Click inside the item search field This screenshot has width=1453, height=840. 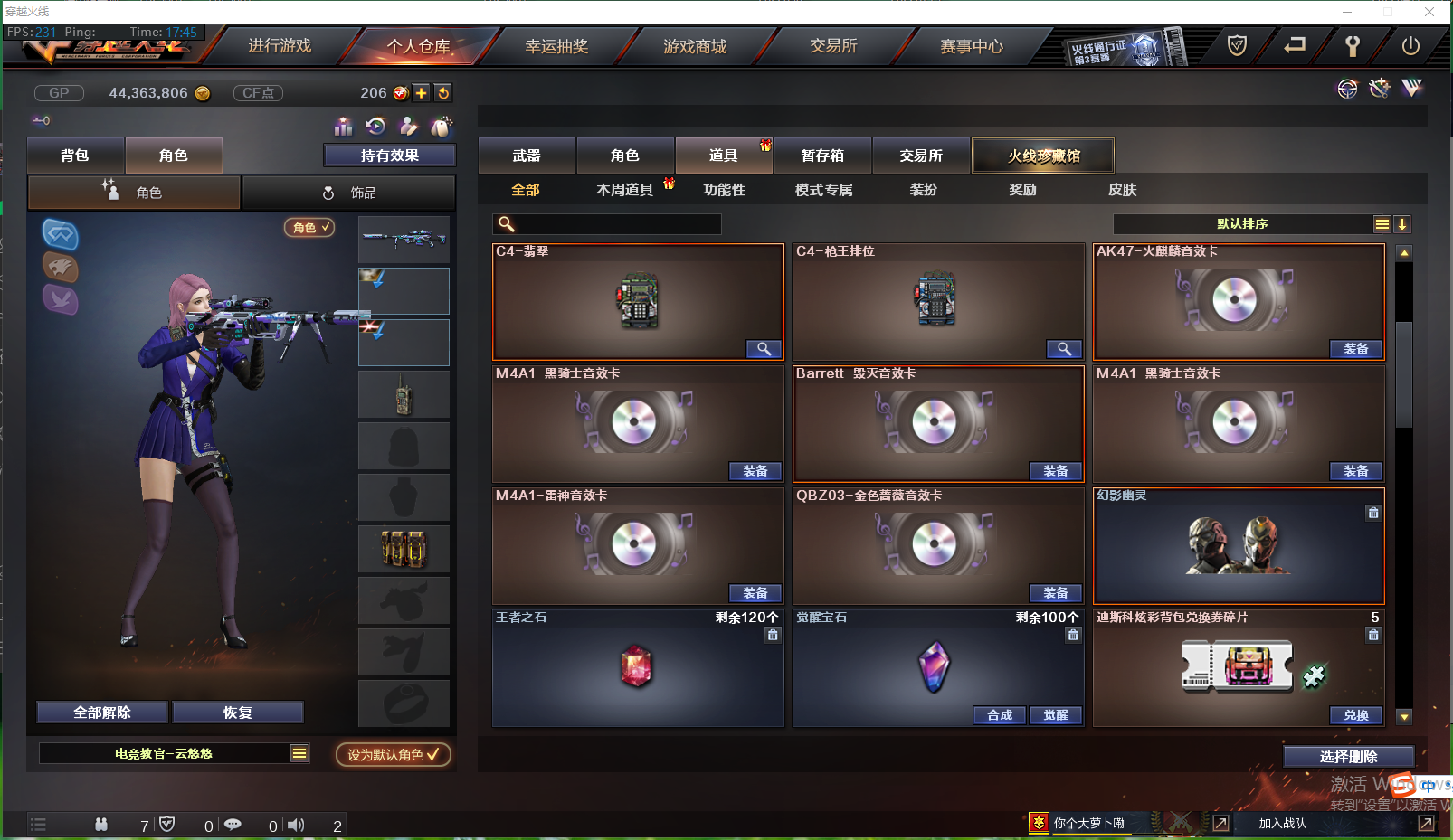coord(606,223)
